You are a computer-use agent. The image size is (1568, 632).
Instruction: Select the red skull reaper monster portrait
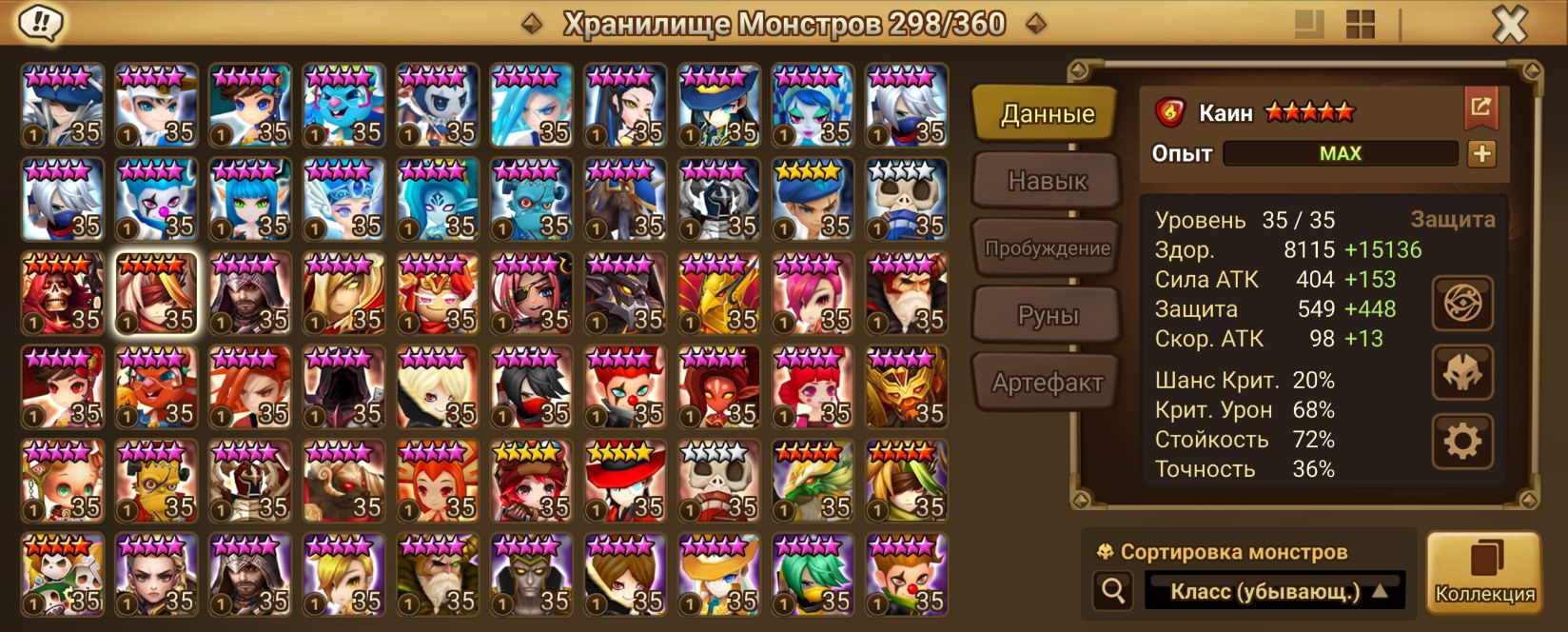63,294
